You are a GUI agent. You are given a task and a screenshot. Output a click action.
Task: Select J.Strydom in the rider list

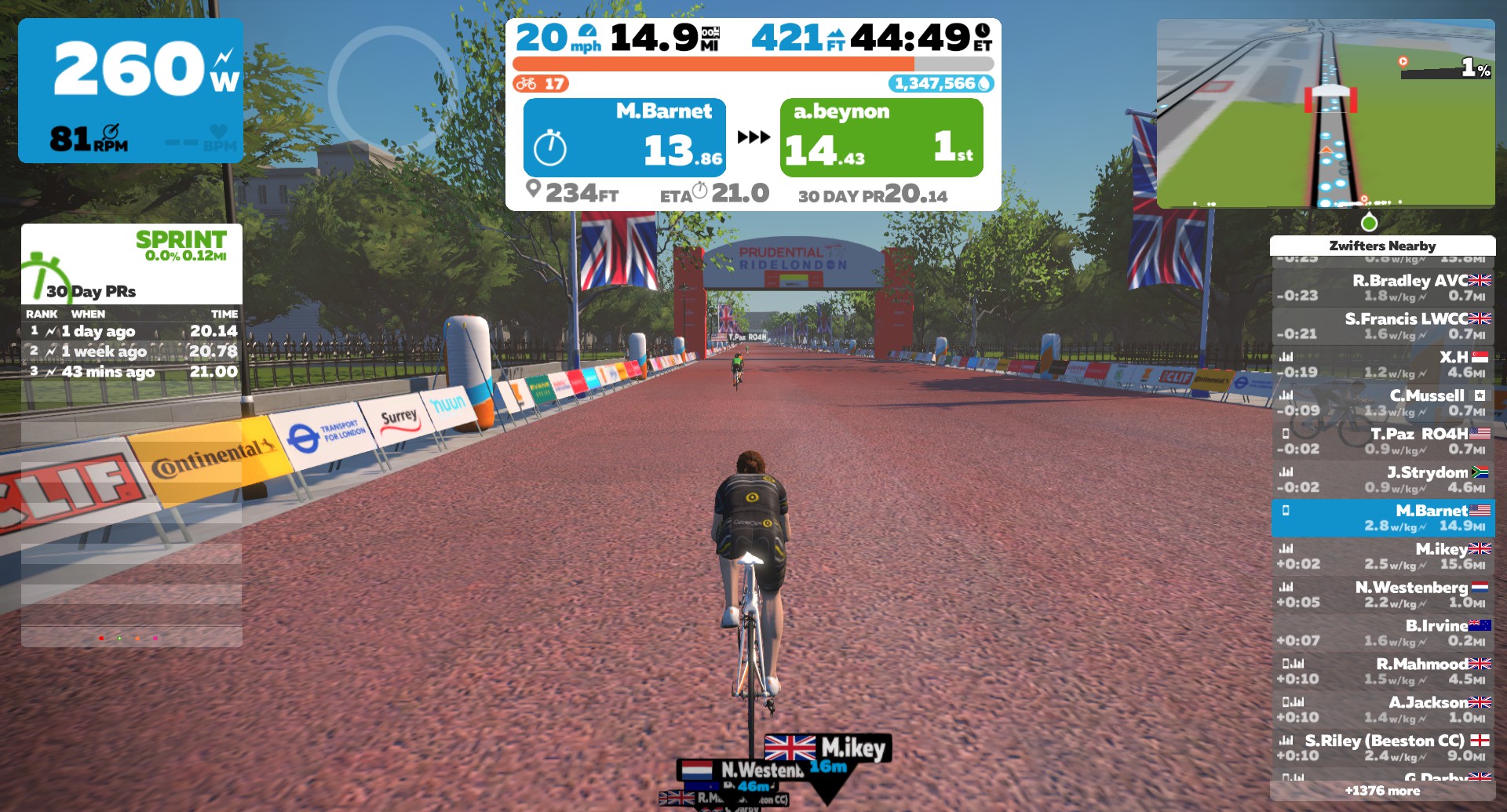(x=1383, y=480)
